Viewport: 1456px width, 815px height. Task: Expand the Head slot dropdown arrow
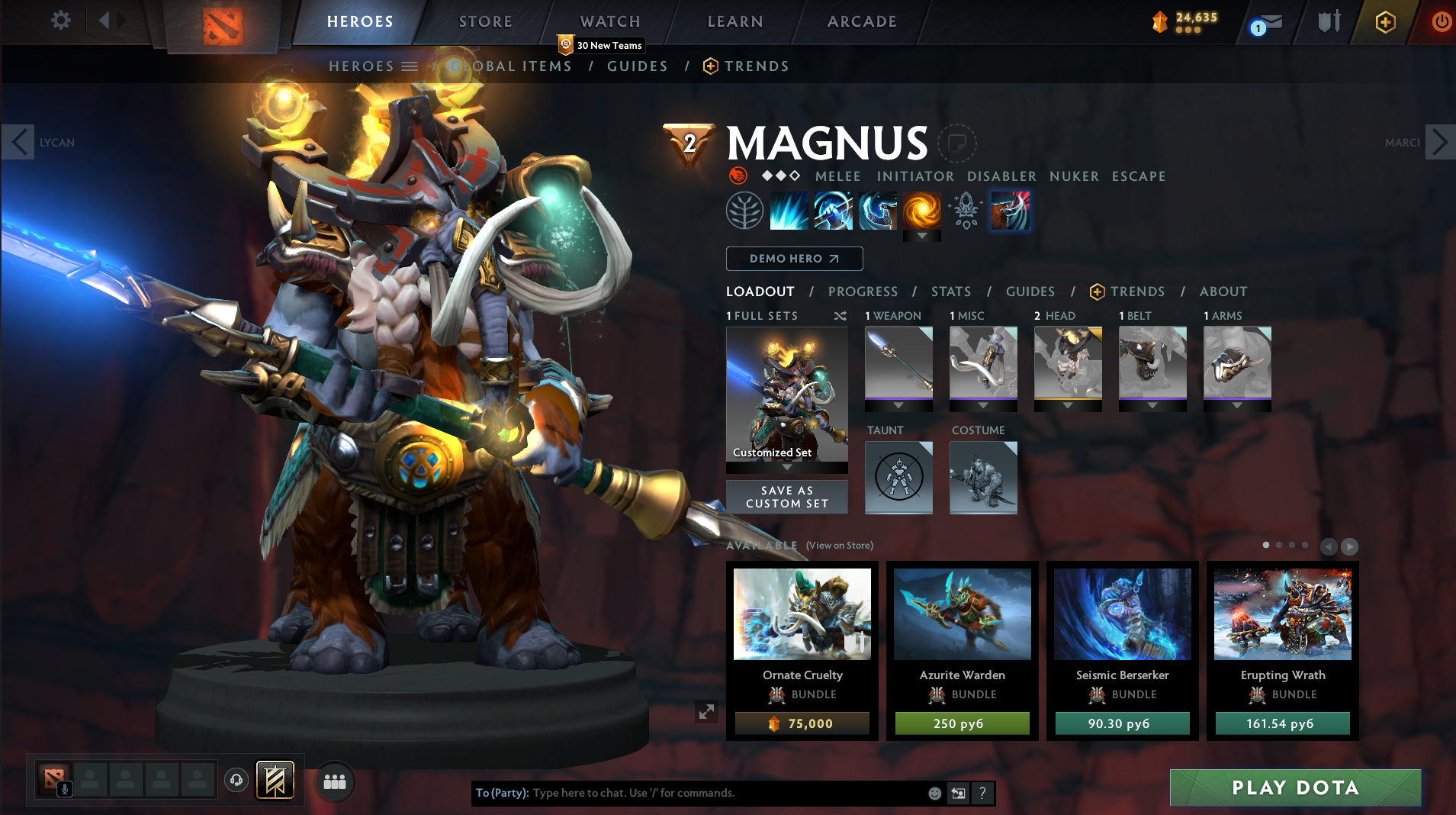(1068, 406)
